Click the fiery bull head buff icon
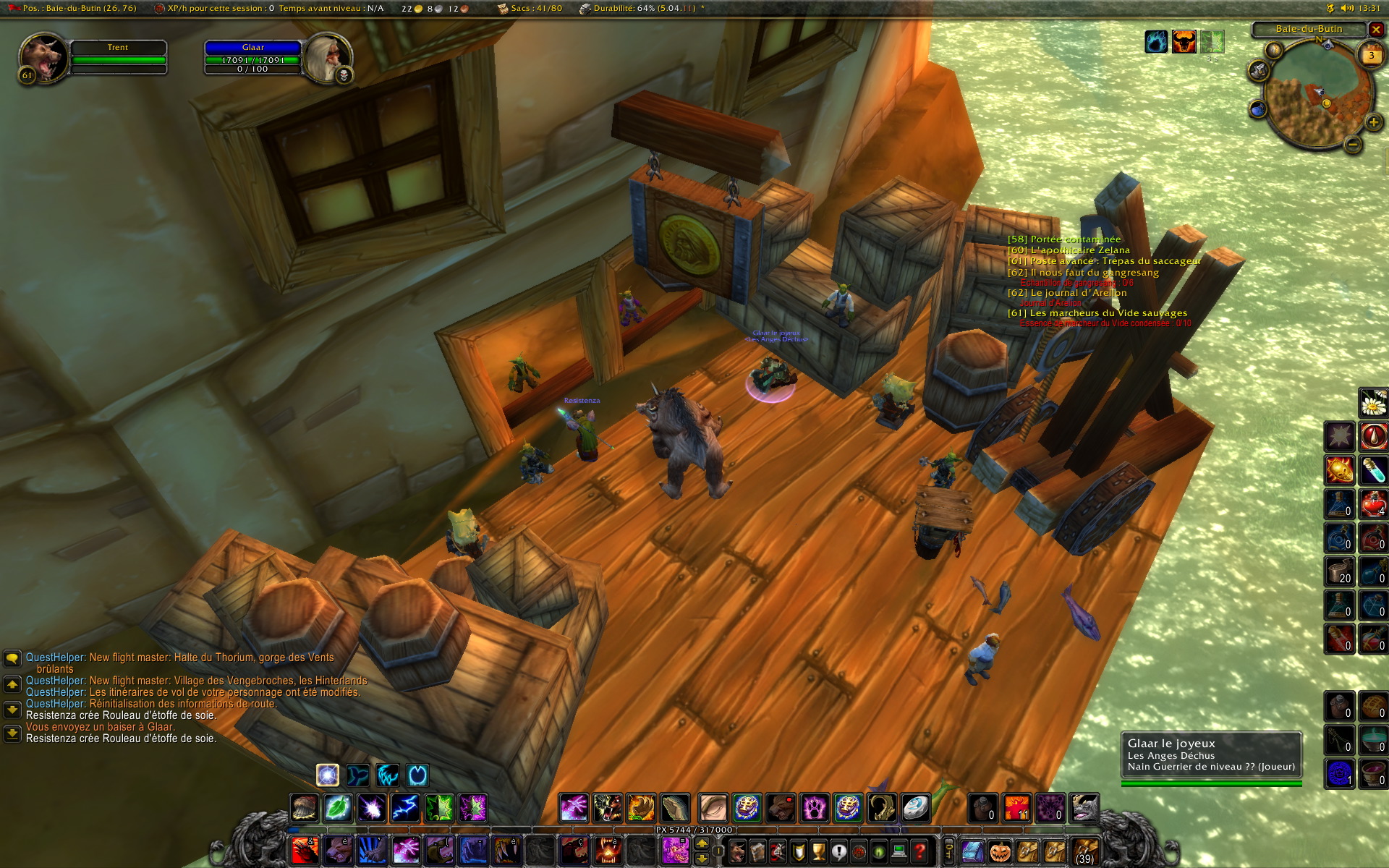 (x=1184, y=42)
